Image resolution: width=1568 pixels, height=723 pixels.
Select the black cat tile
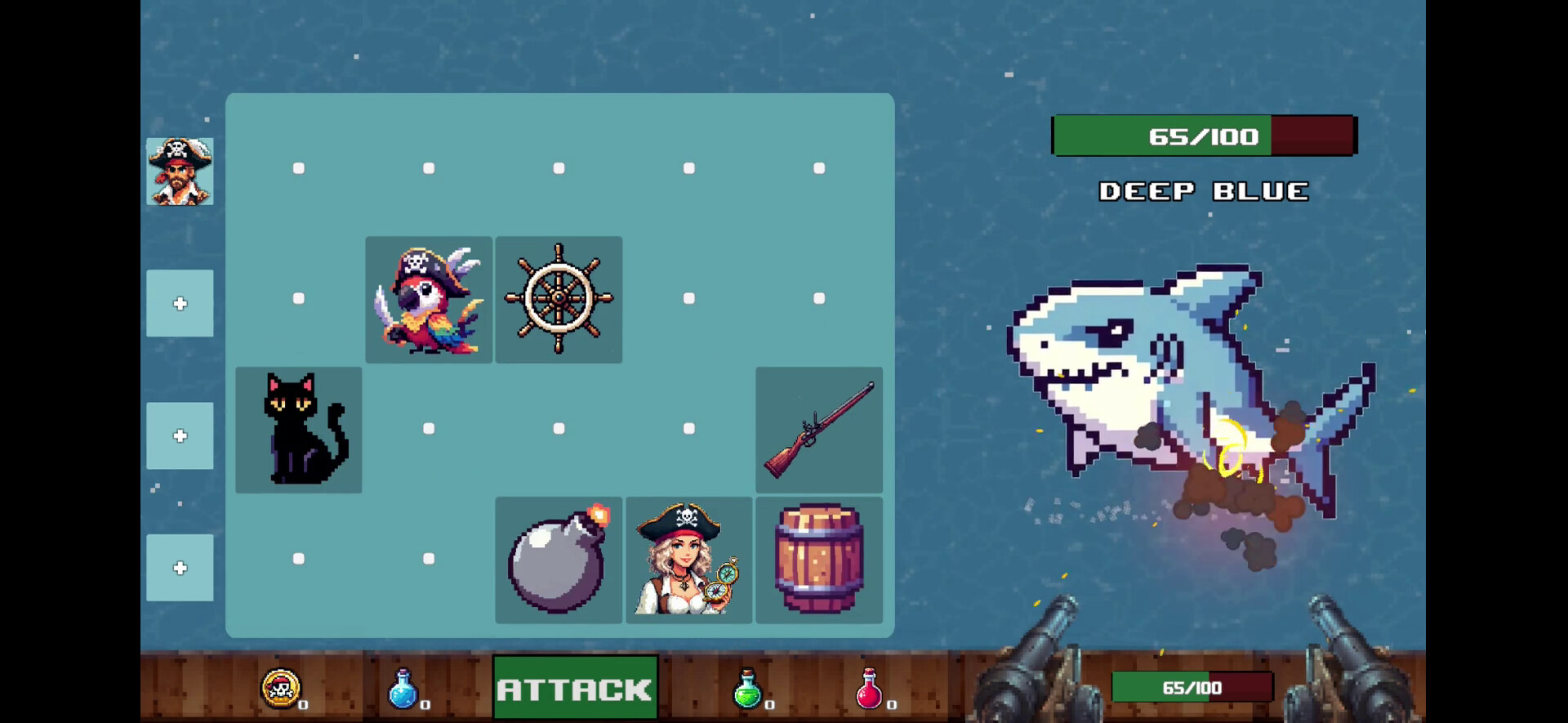(299, 429)
